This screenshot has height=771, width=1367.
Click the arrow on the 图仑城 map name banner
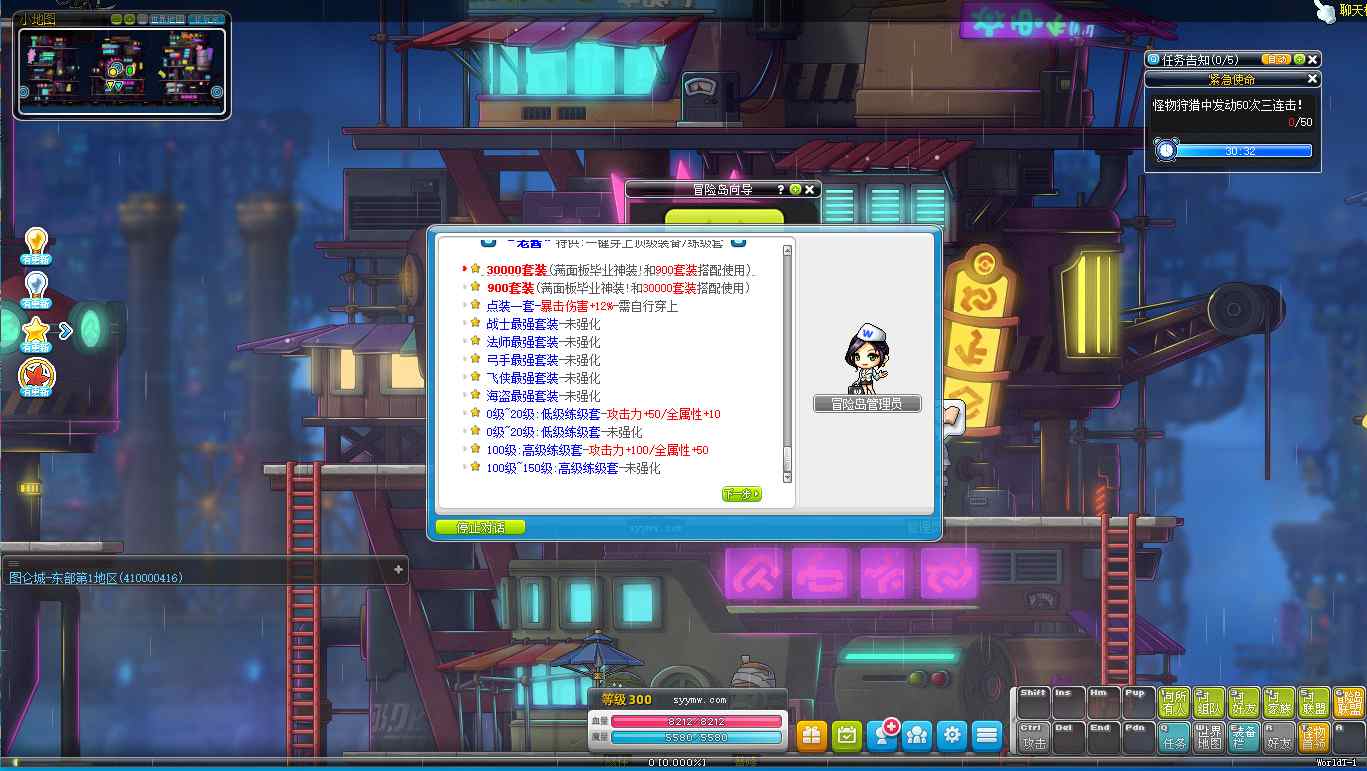click(400, 570)
